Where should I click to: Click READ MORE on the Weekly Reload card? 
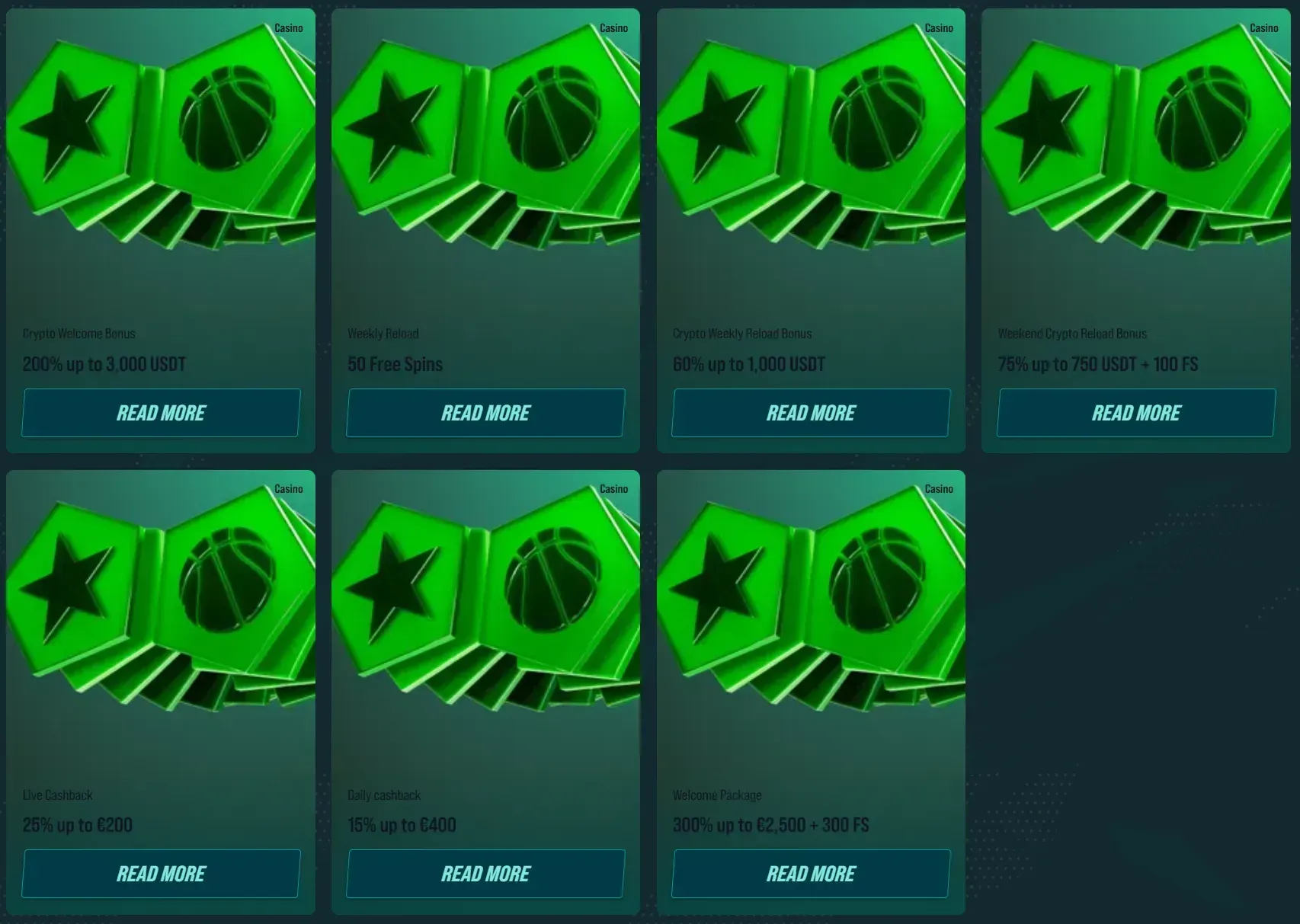point(485,412)
